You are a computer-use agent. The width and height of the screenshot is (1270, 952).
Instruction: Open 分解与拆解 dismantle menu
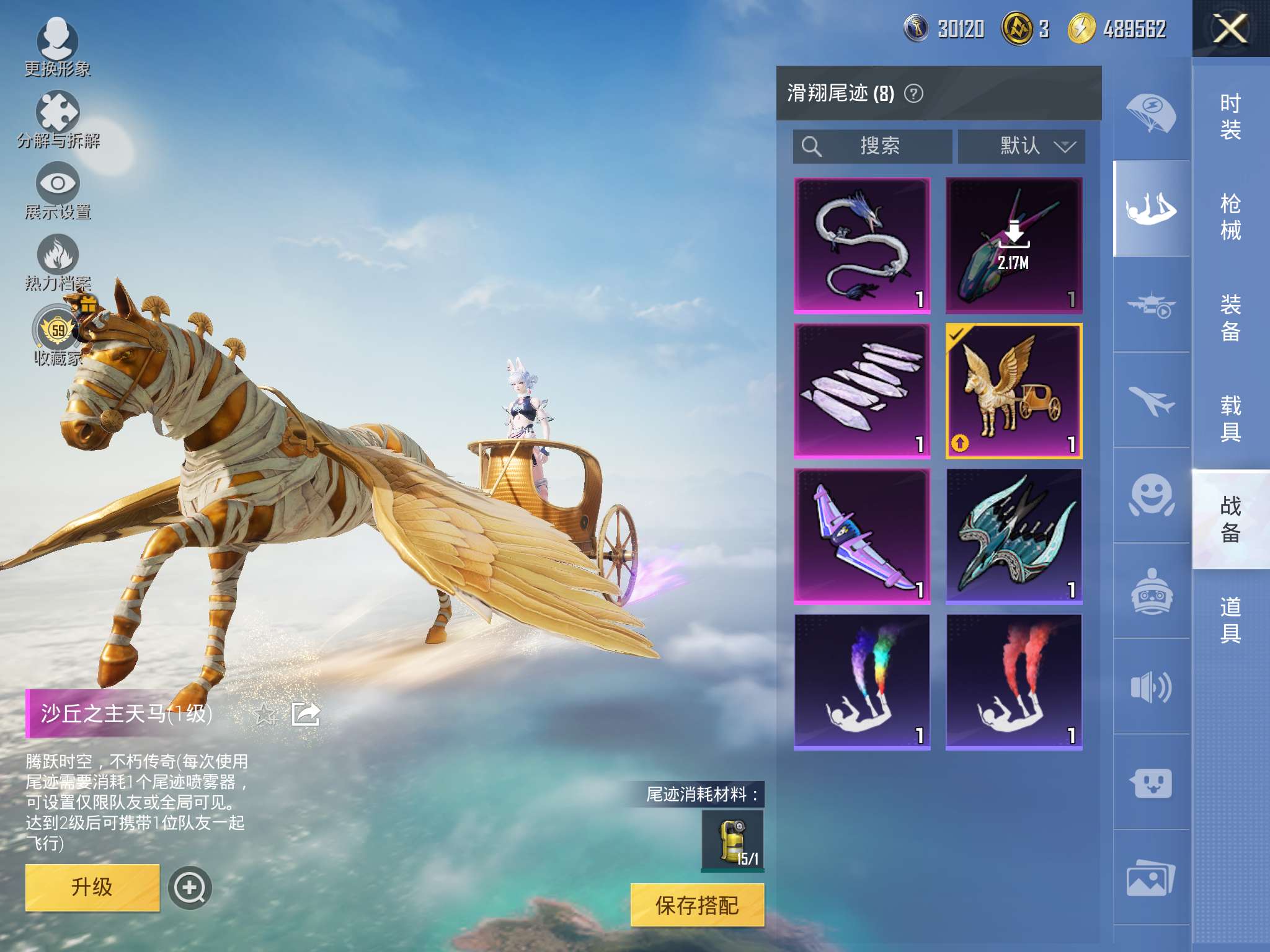[58, 119]
